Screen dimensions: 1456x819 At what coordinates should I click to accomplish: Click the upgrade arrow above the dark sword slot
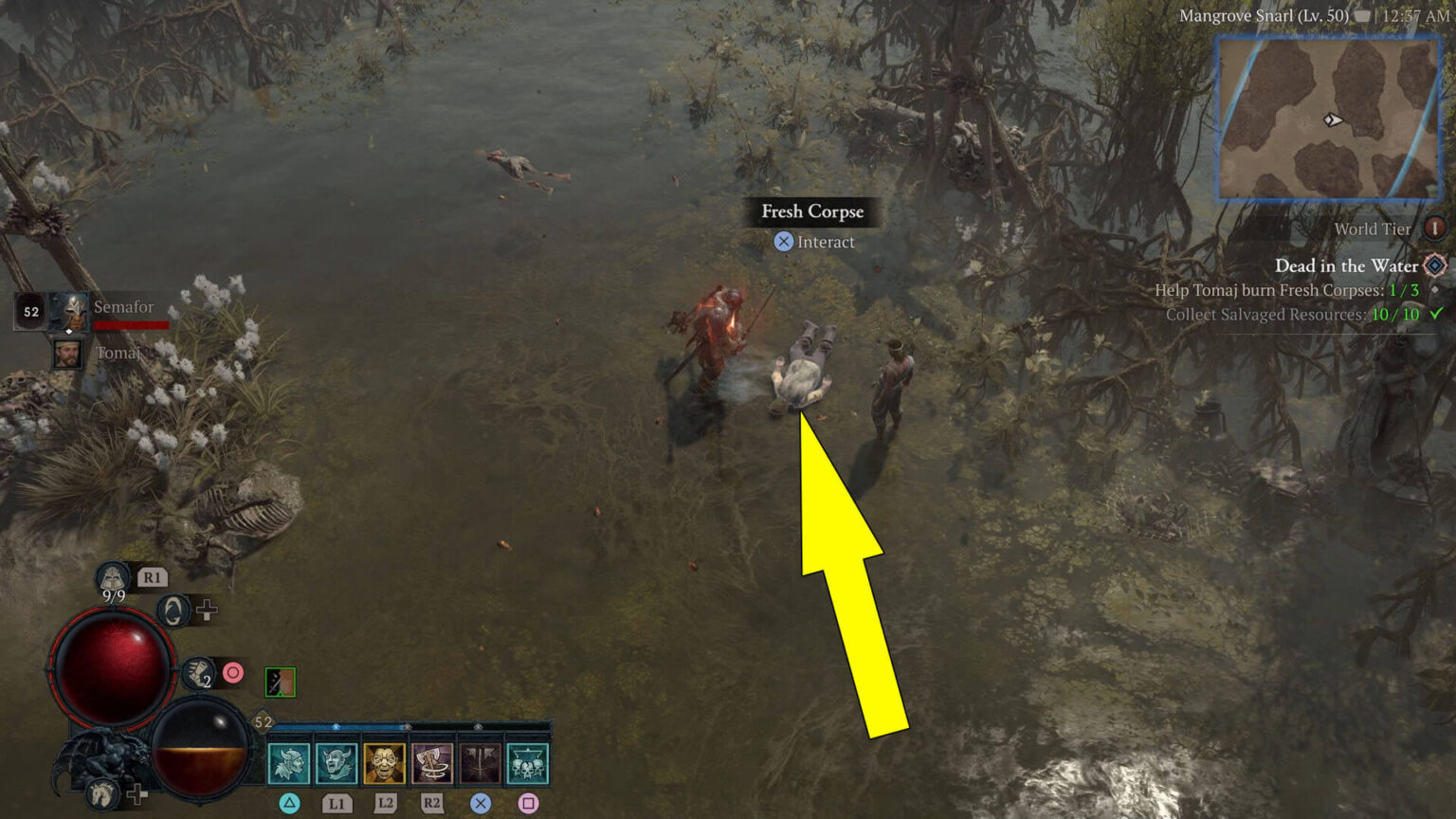pyautogui.click(x=477, y=726)
